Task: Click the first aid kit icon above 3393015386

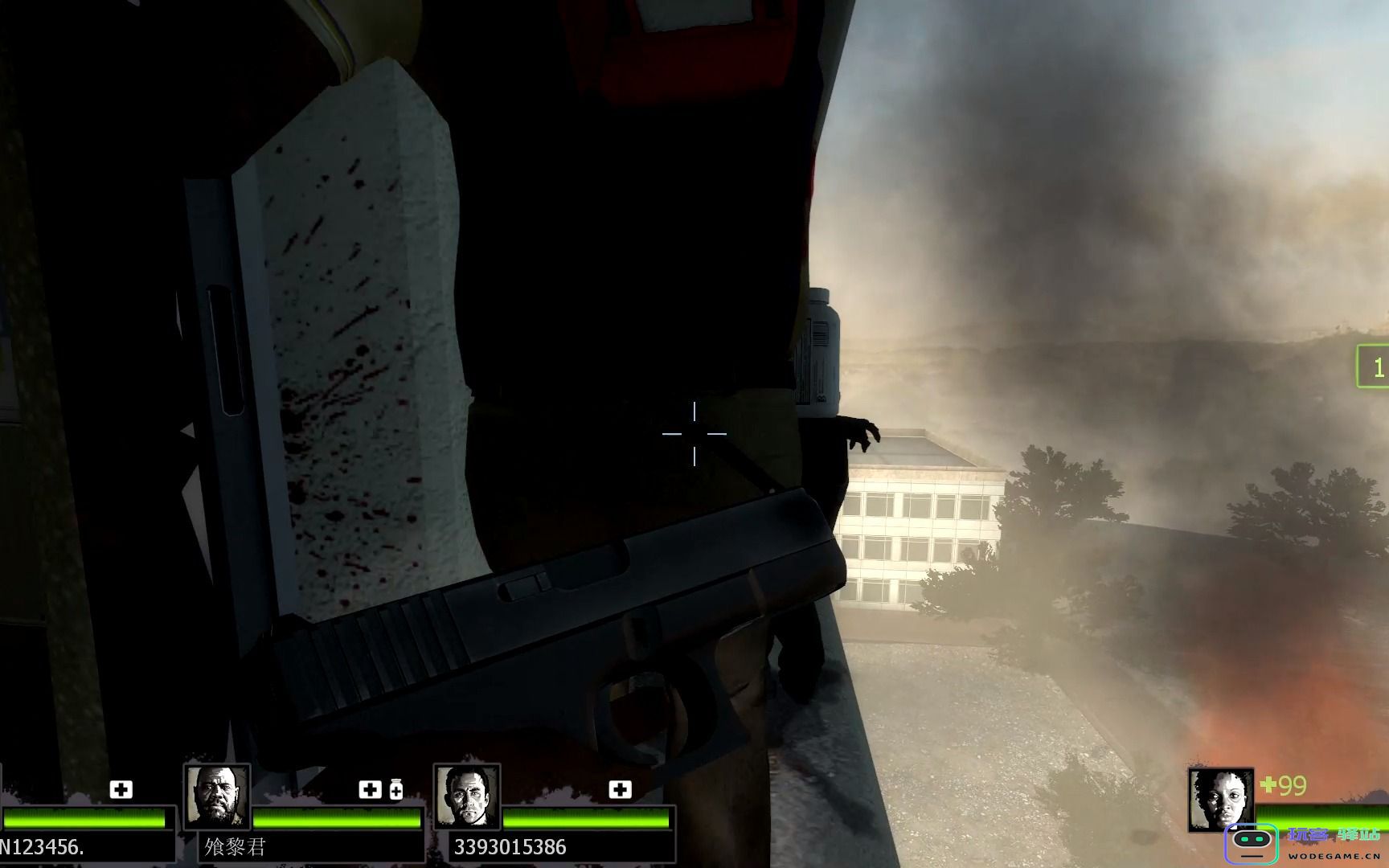Action: coord(620,790)
